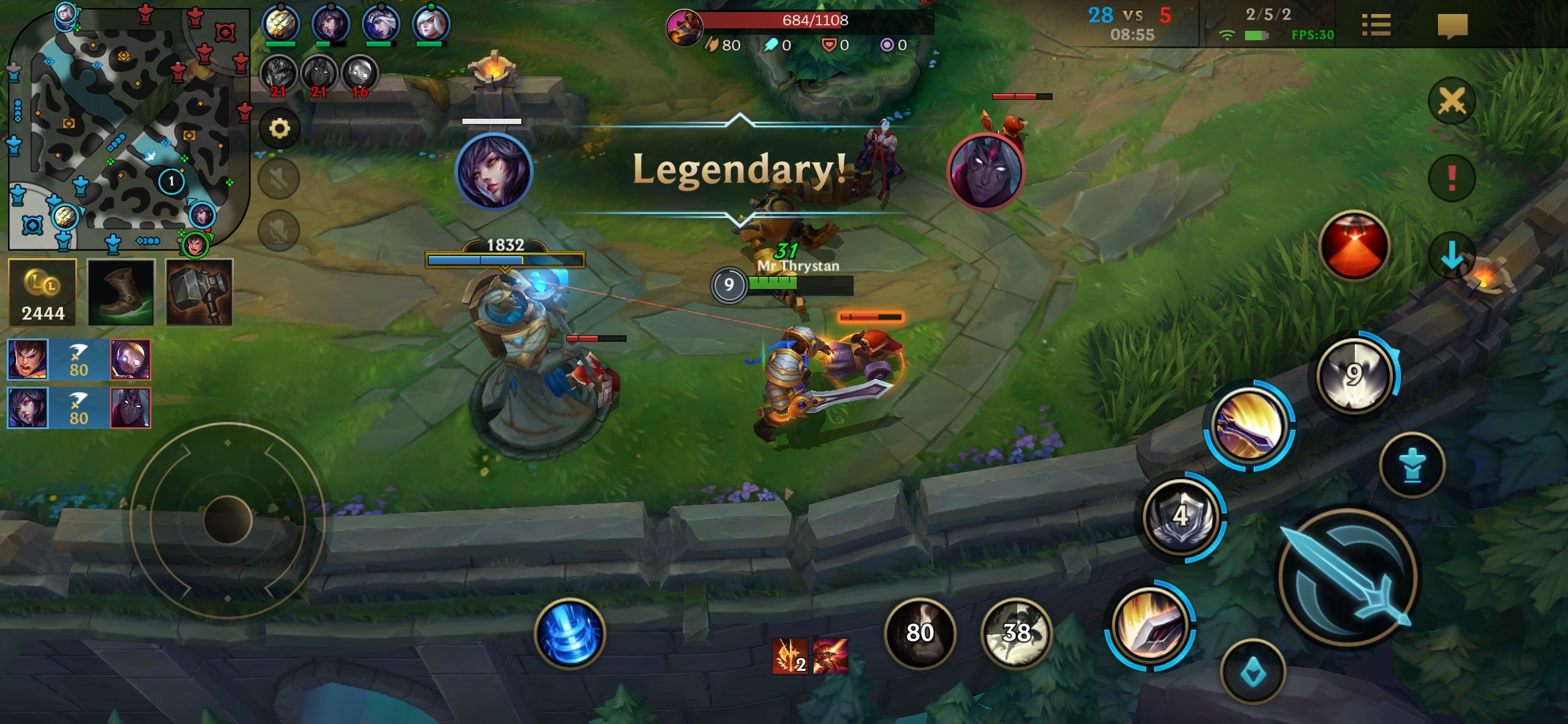This screenshot has height=724, width=1568.
Task: Toggle the muted microphone button
Action: tap(279, 231)
